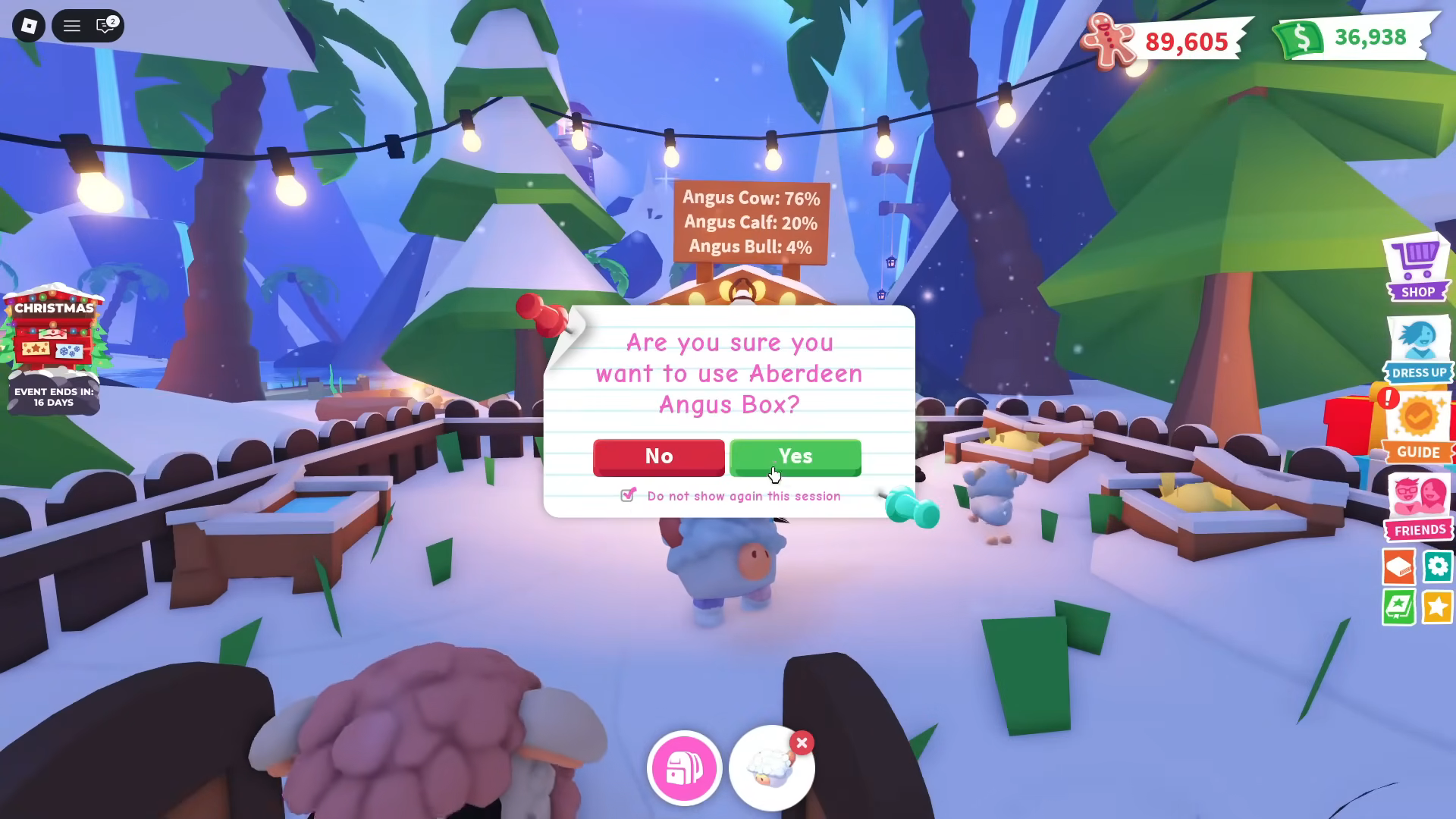The height and width of the screenshot is (819, 1456).
Task: Open the red furniture box icon
Action: tap(1399, 566)
